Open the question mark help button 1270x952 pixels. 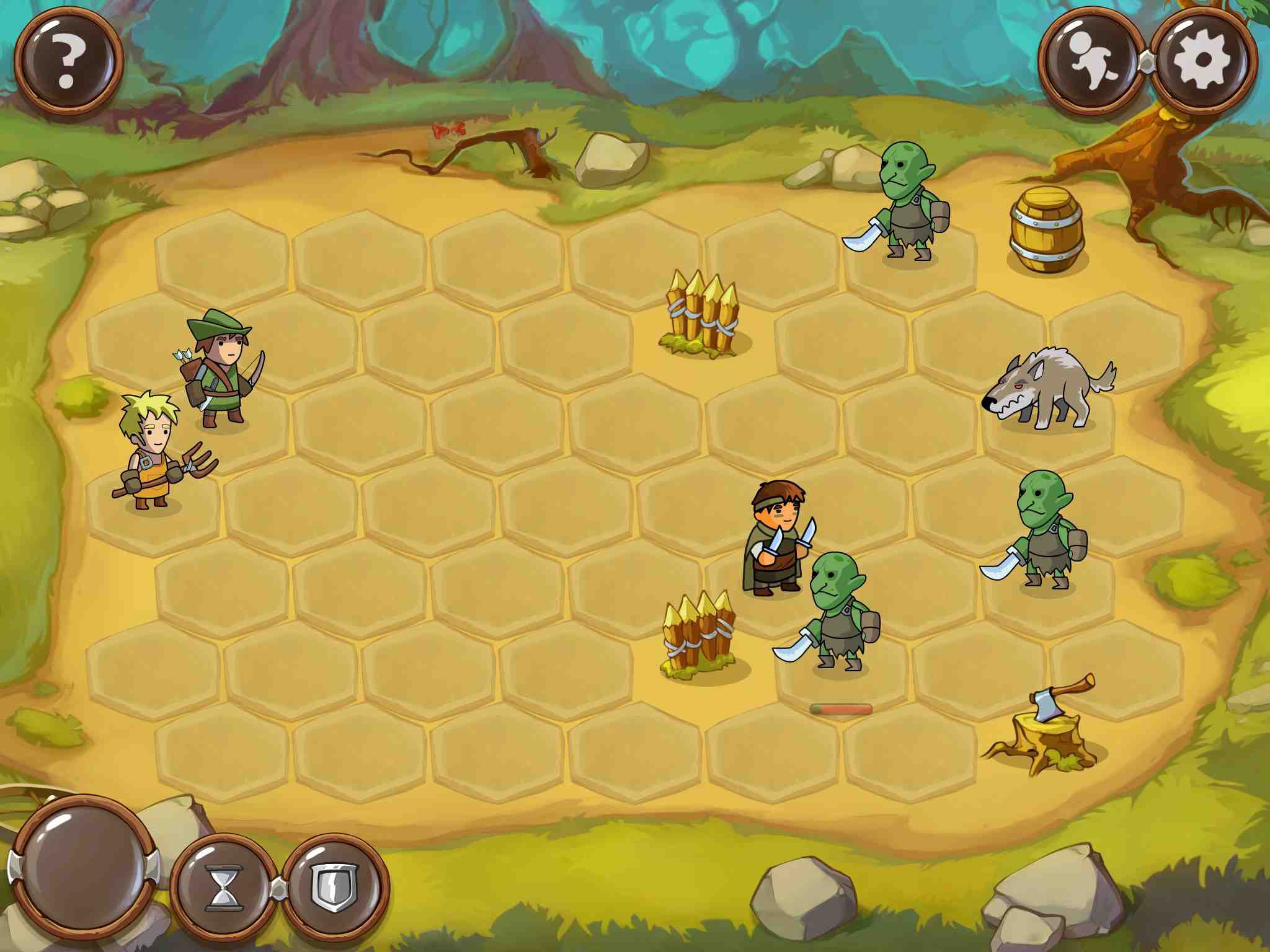(x=69, y=60)
